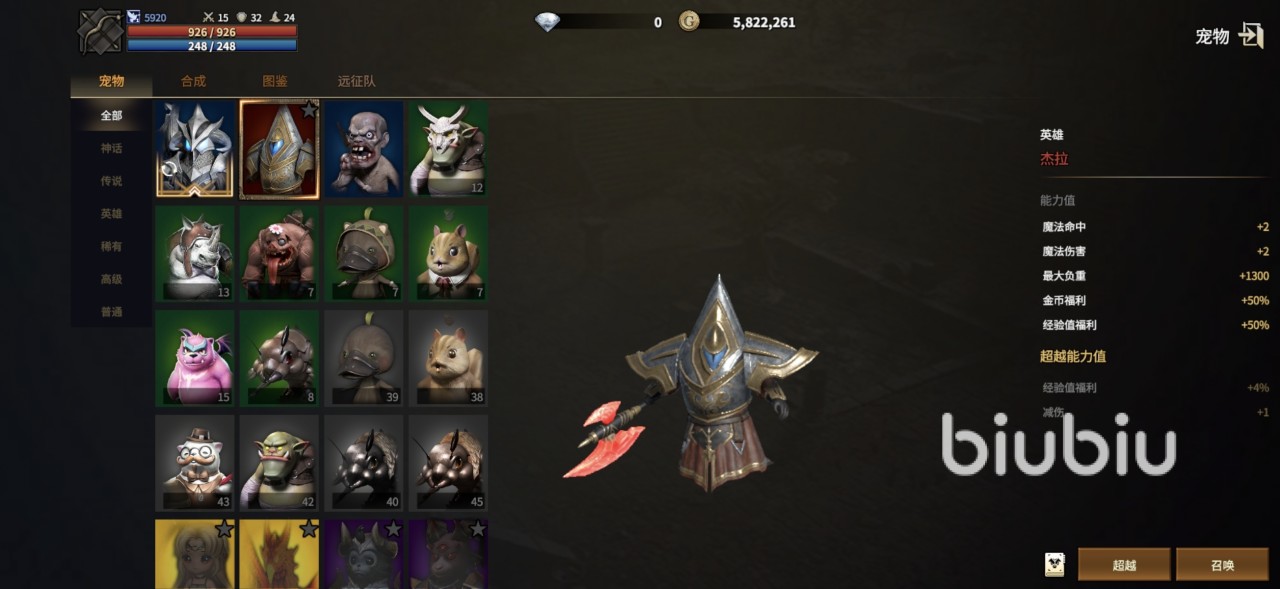Image resolution: width=1280 pixels, height=589 pixels.
Task: Click the small panda icon beside 超越
Action: [x=1054, y=565]
